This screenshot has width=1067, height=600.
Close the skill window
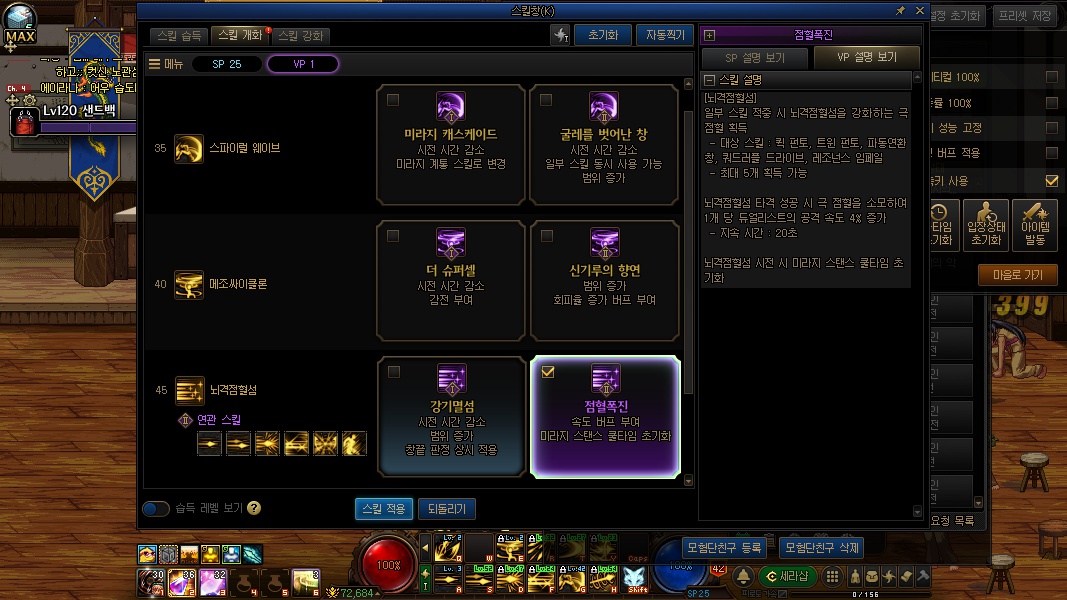919,10
